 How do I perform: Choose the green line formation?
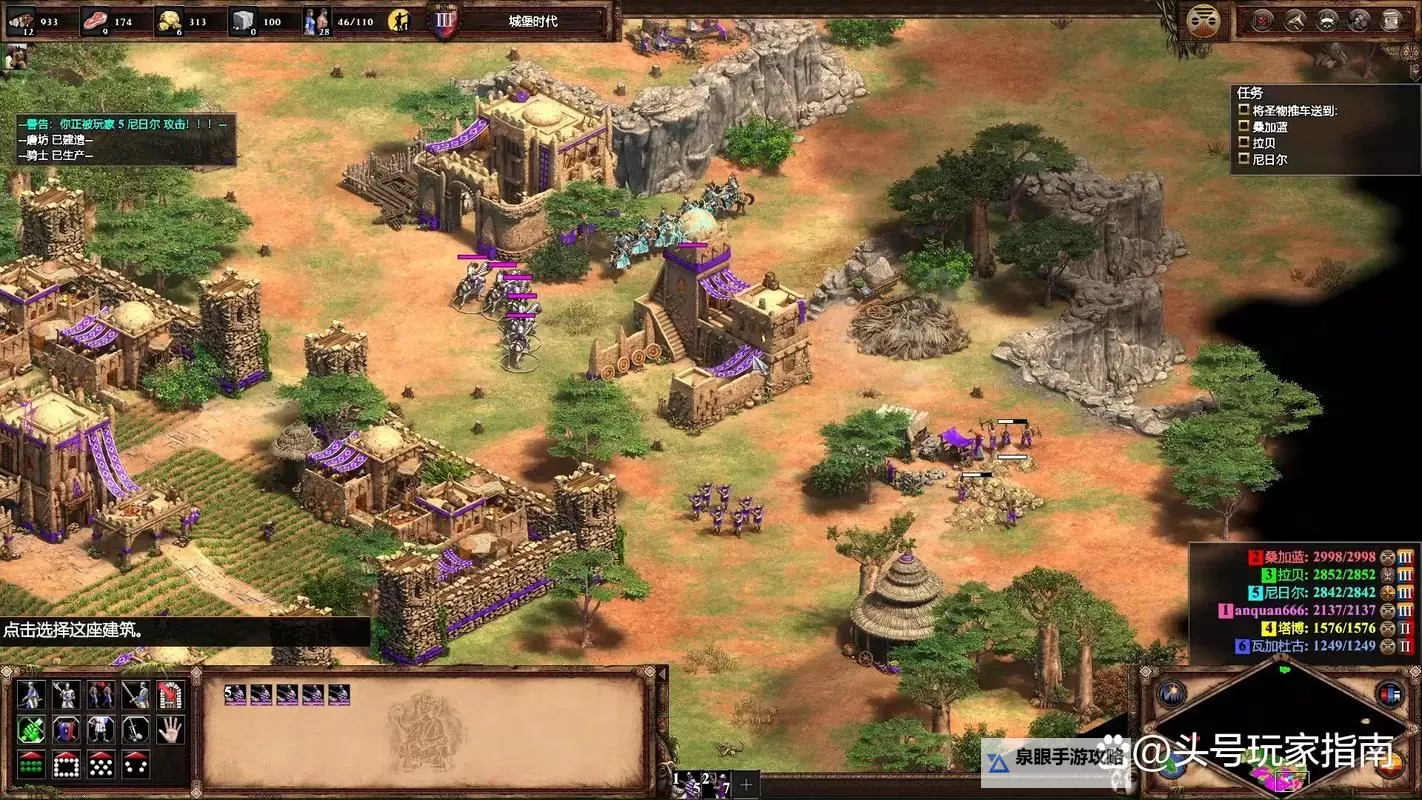(32, 764)
